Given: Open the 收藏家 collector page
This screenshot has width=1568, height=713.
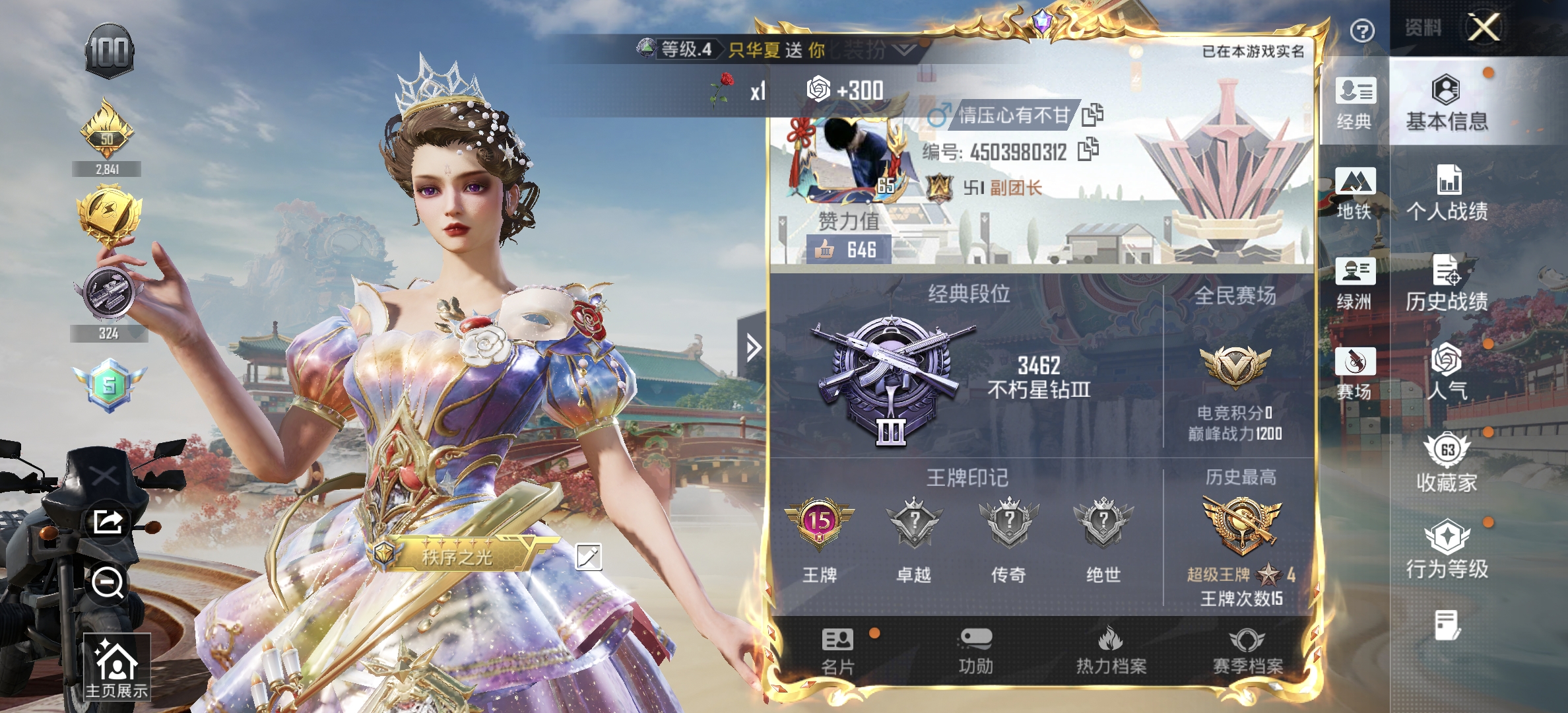Looking at the screenshot, I should tap(1447, 463).
